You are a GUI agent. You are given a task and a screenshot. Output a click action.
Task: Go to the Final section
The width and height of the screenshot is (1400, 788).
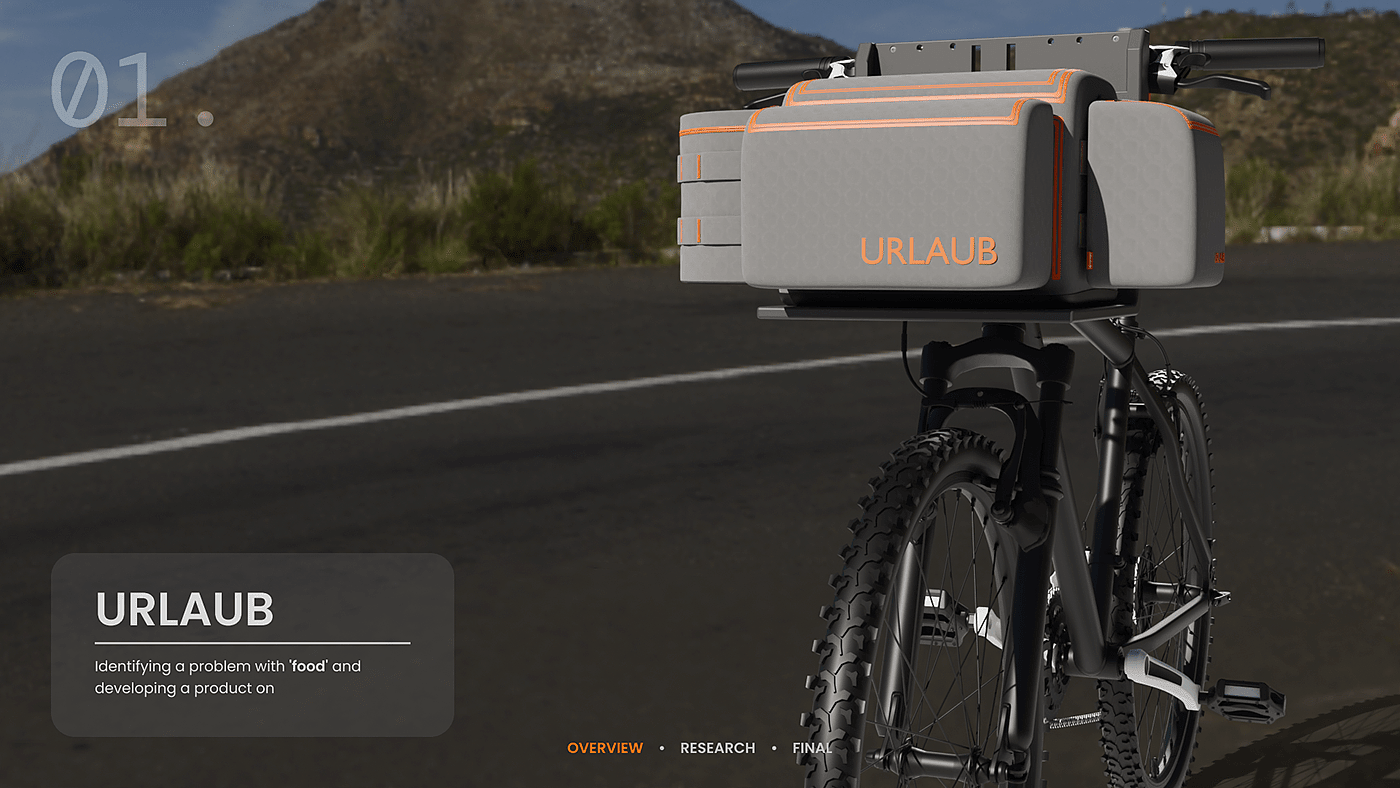click(811, 748)
